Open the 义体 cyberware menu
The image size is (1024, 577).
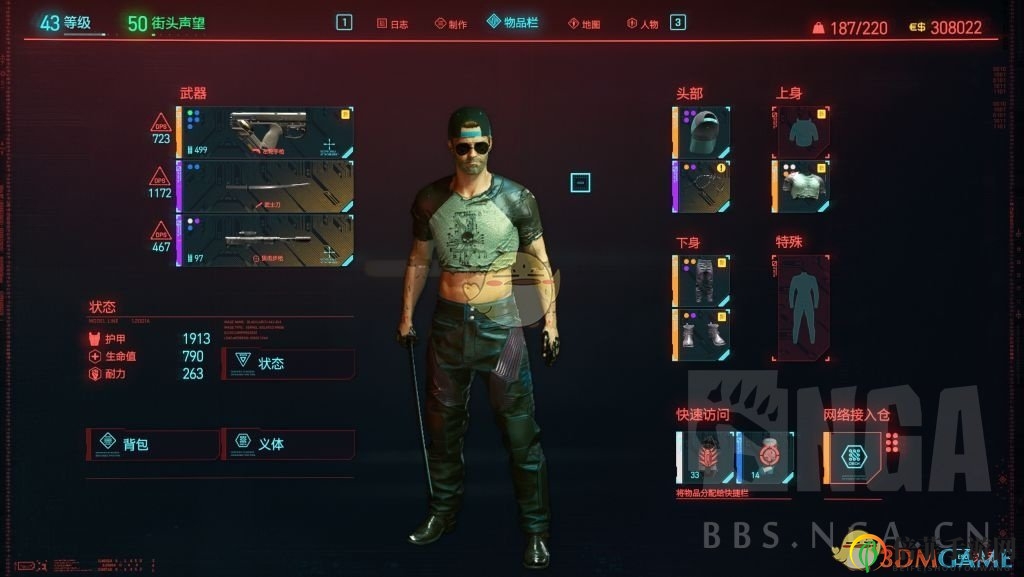coord(288,444)
